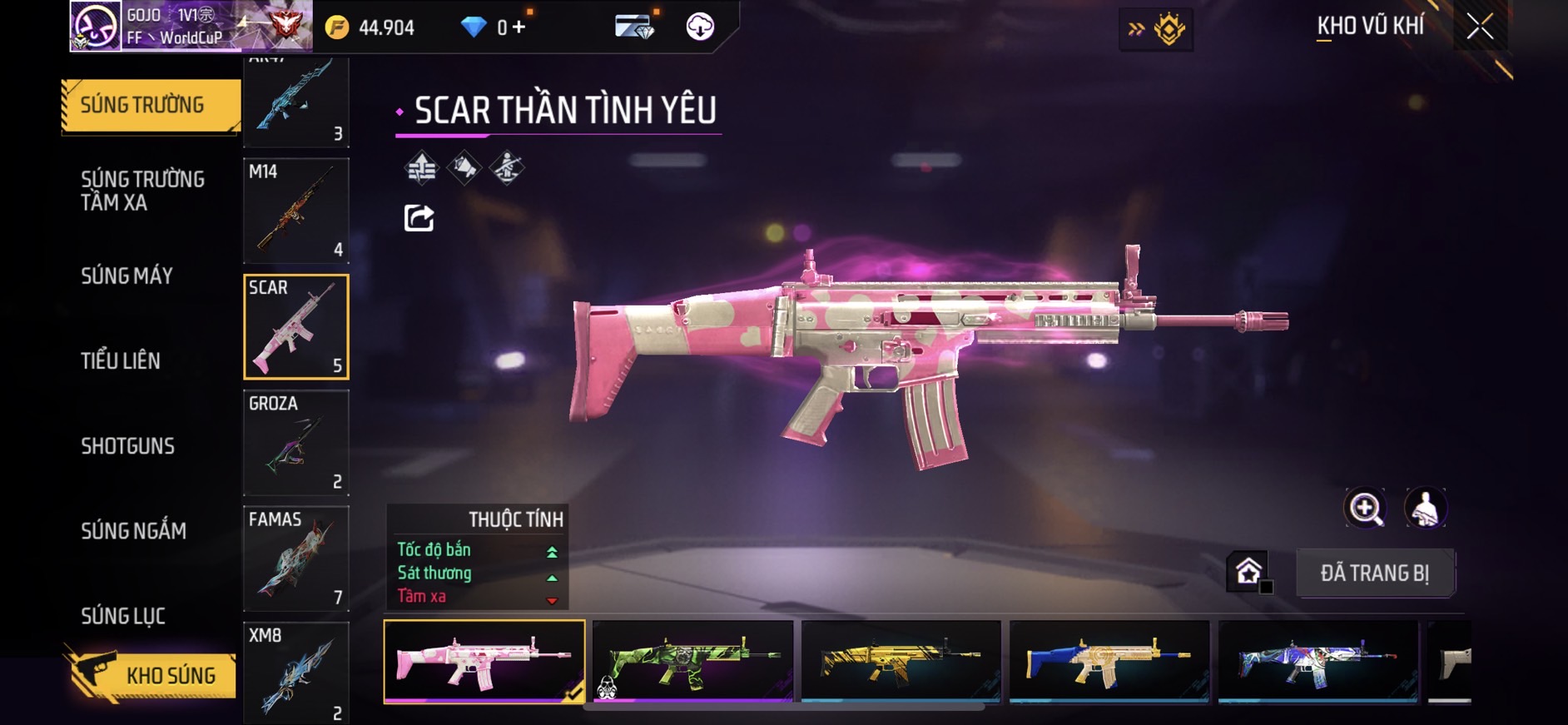This screenshot has height=725, width=1568.
Task: Open the Súng Máy category
Action: tap(127, 276)
